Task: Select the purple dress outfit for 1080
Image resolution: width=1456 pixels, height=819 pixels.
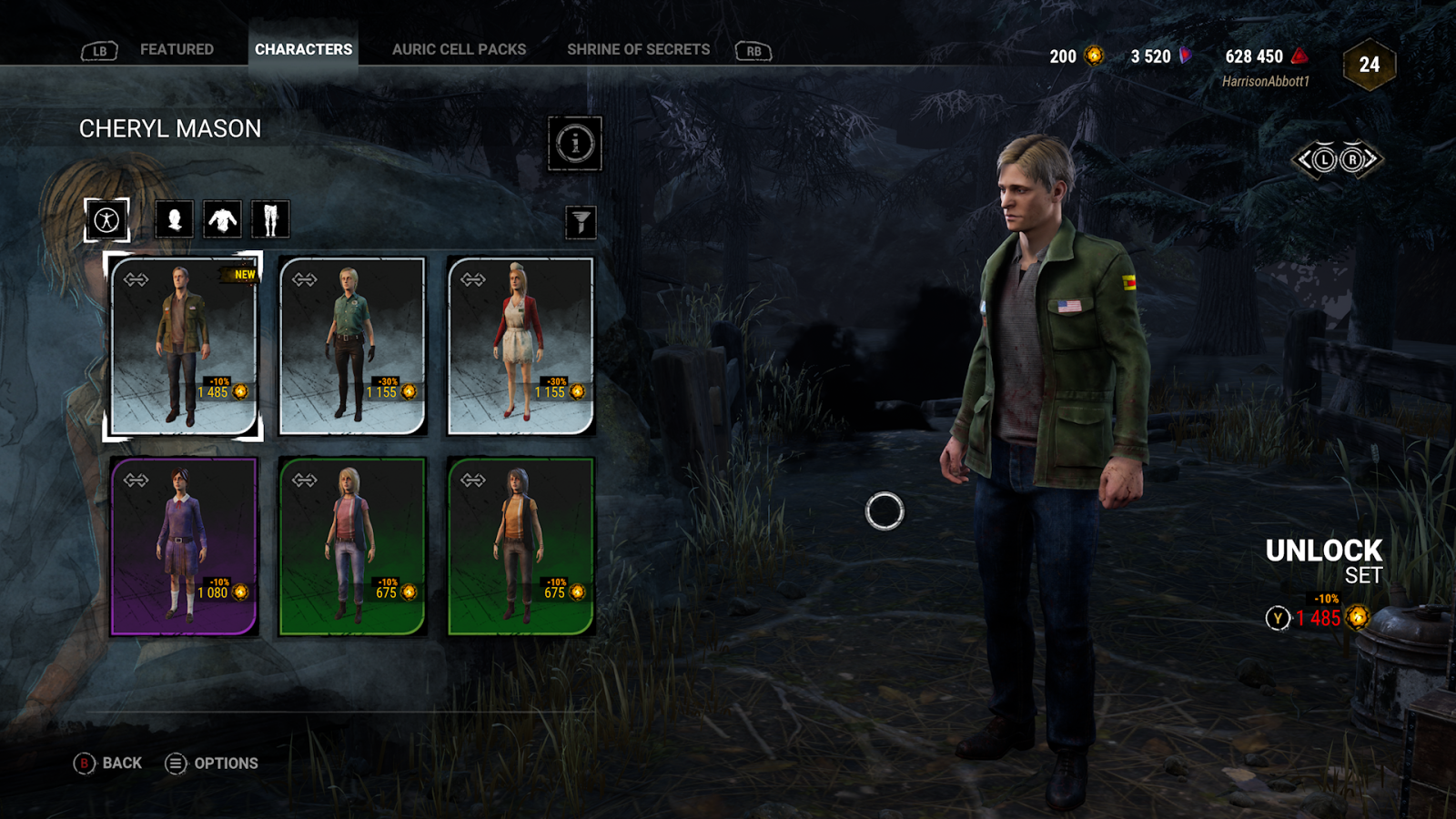Action: click(184, 546)
